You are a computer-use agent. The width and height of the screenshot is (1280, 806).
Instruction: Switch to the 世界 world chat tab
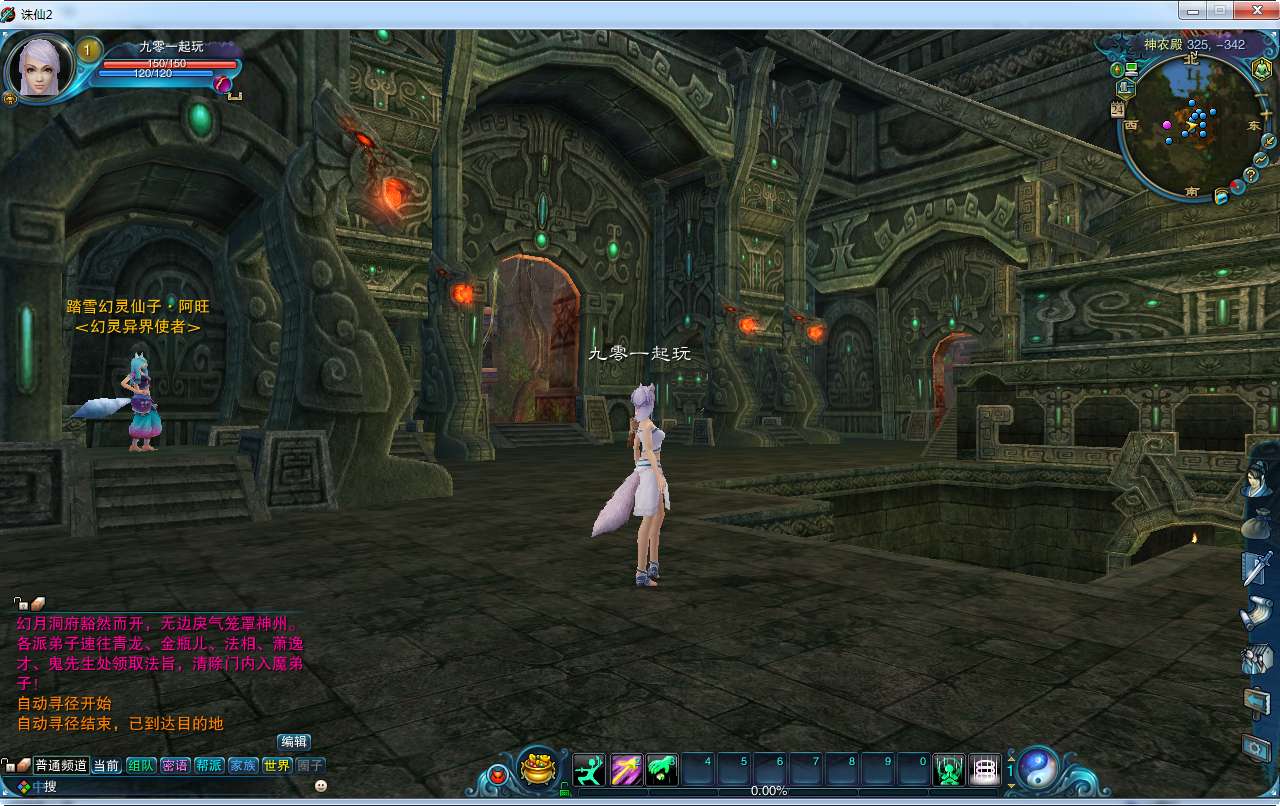point(276,766)
